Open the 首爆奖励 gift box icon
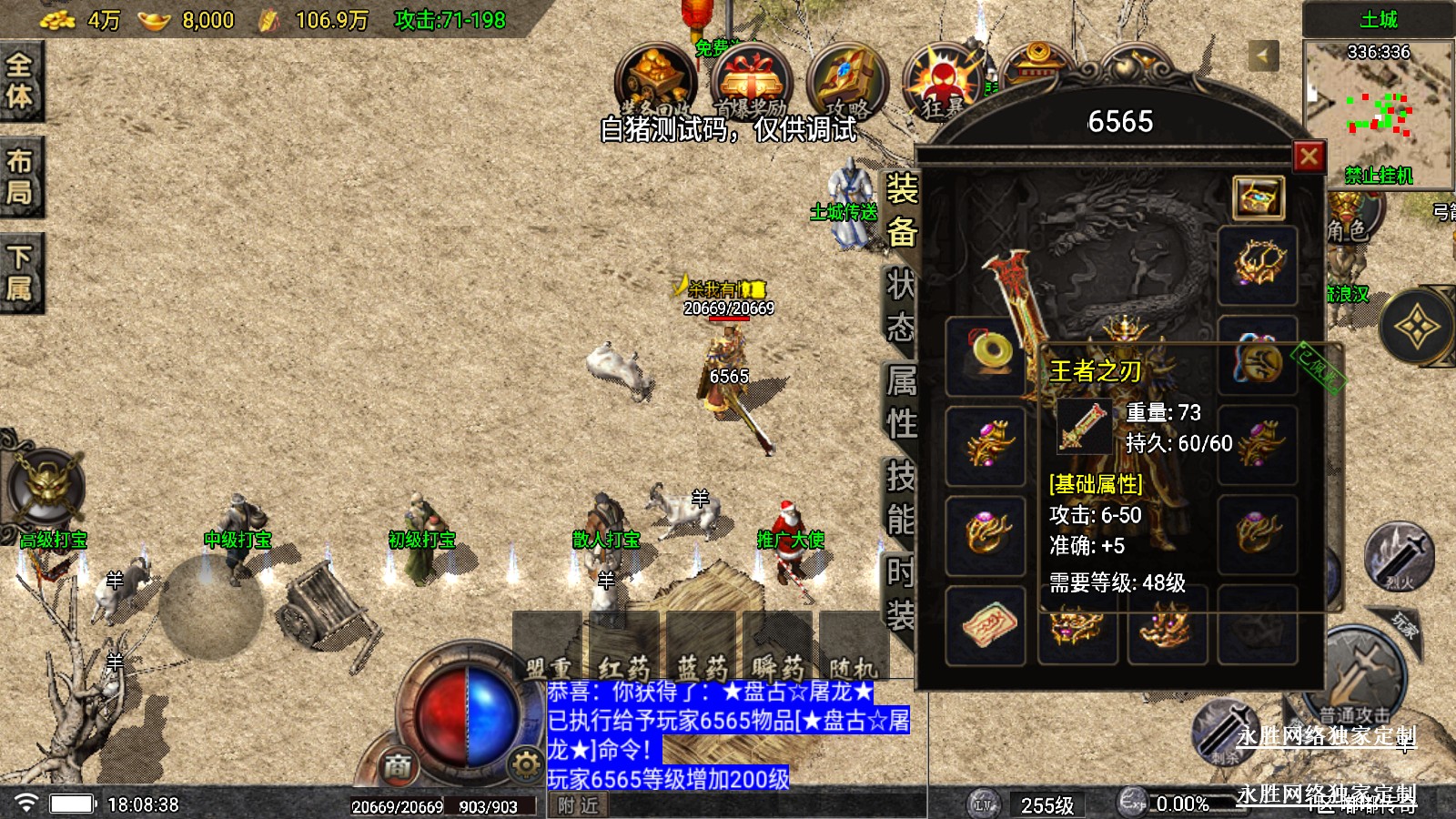 coord(751,84)
